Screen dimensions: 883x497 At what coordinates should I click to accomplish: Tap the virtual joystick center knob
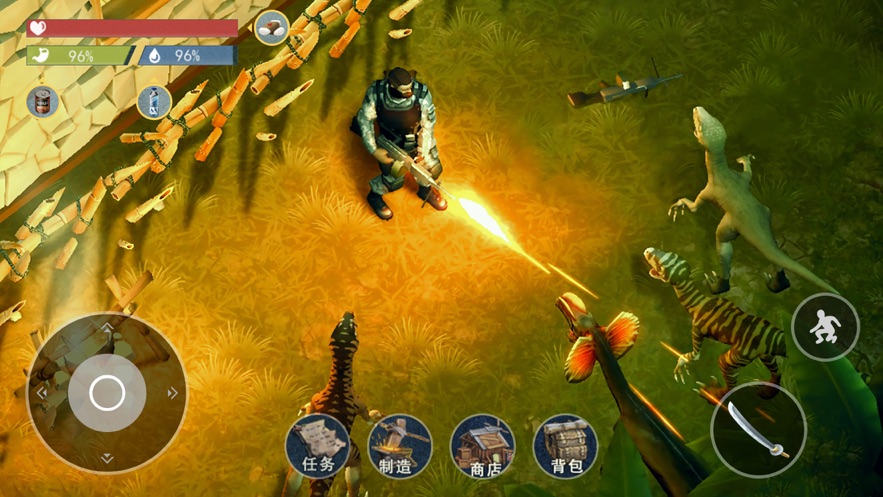coord(107,392)
